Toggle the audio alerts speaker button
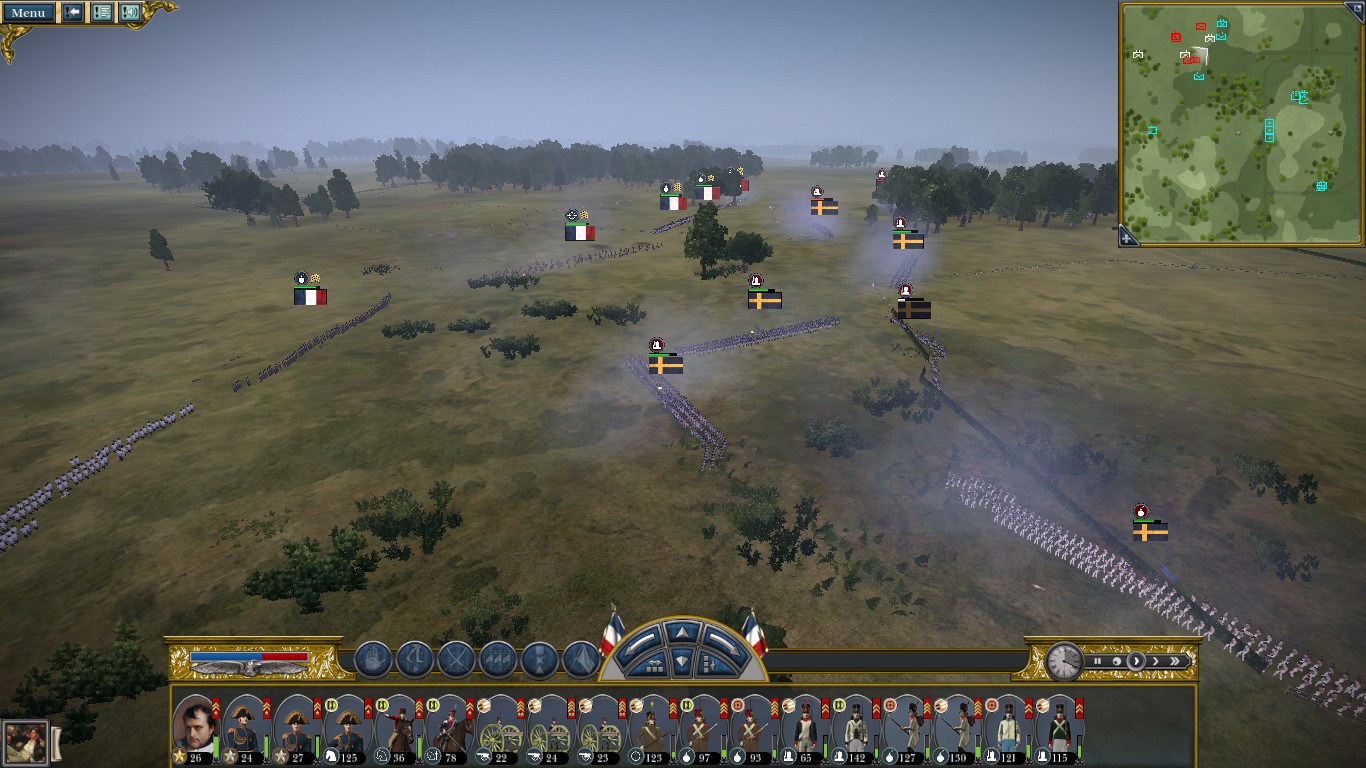1366x768 pixels. pyautogui.click(x=130, y=13)
